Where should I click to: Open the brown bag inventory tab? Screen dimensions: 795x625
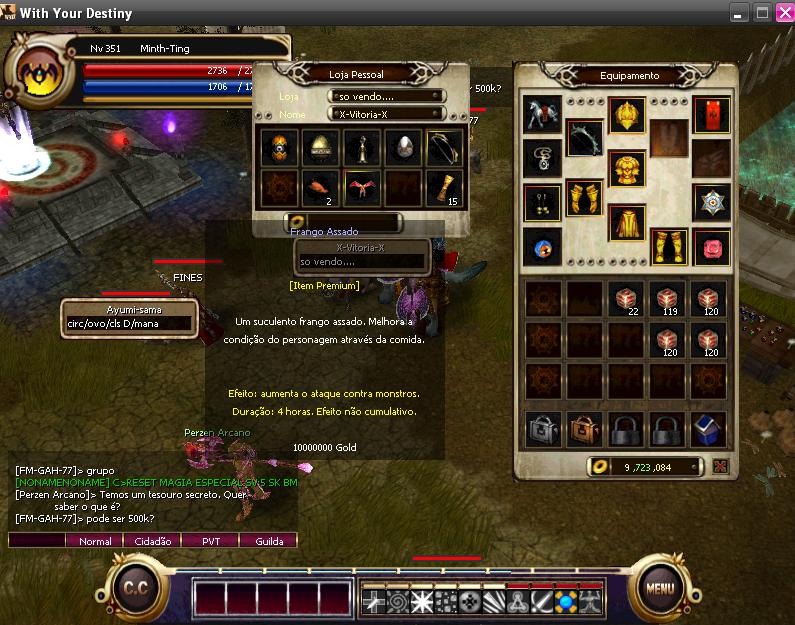[x=584, y=429]
